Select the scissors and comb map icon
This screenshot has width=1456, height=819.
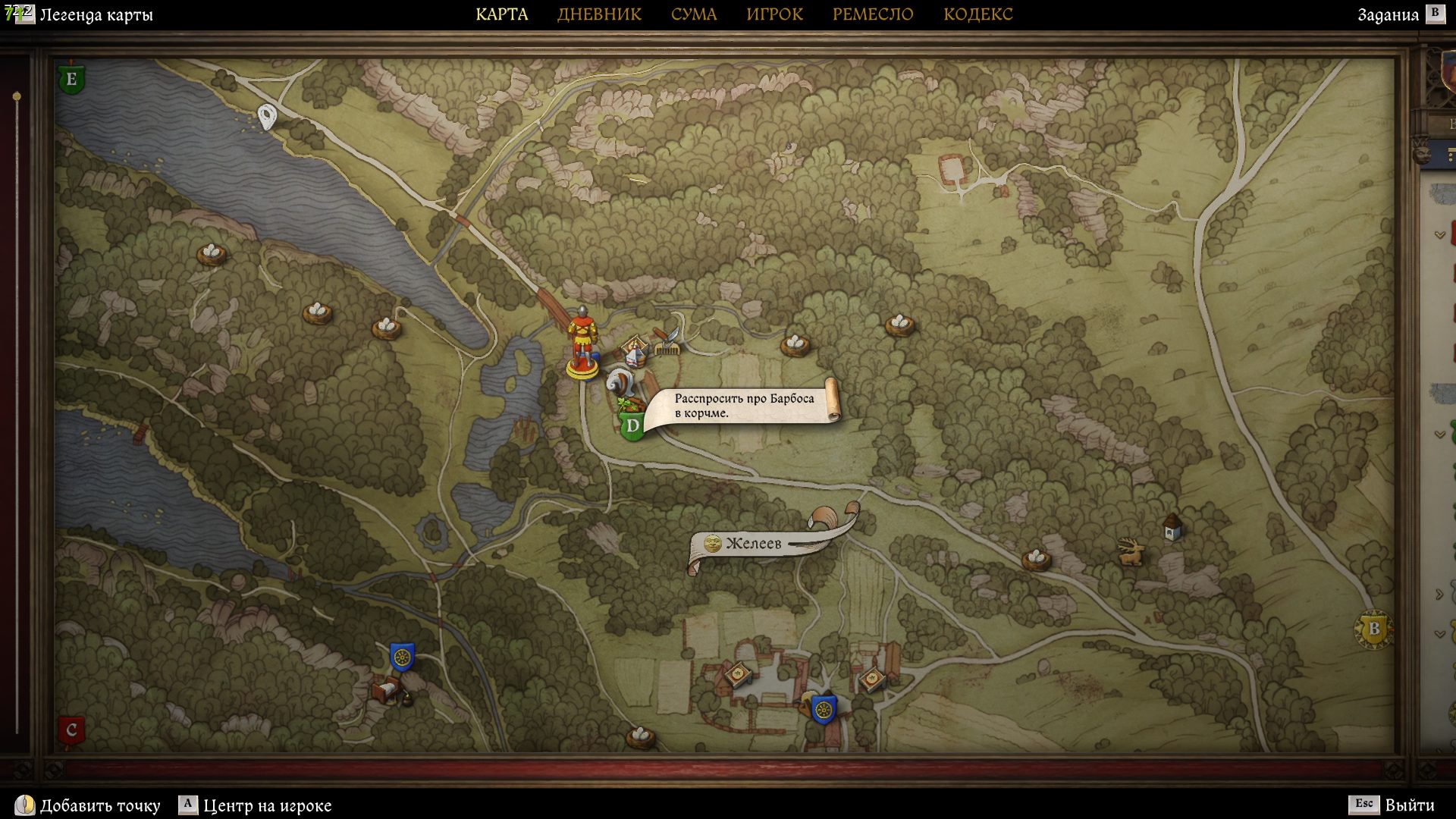click(x=667, y=342)
